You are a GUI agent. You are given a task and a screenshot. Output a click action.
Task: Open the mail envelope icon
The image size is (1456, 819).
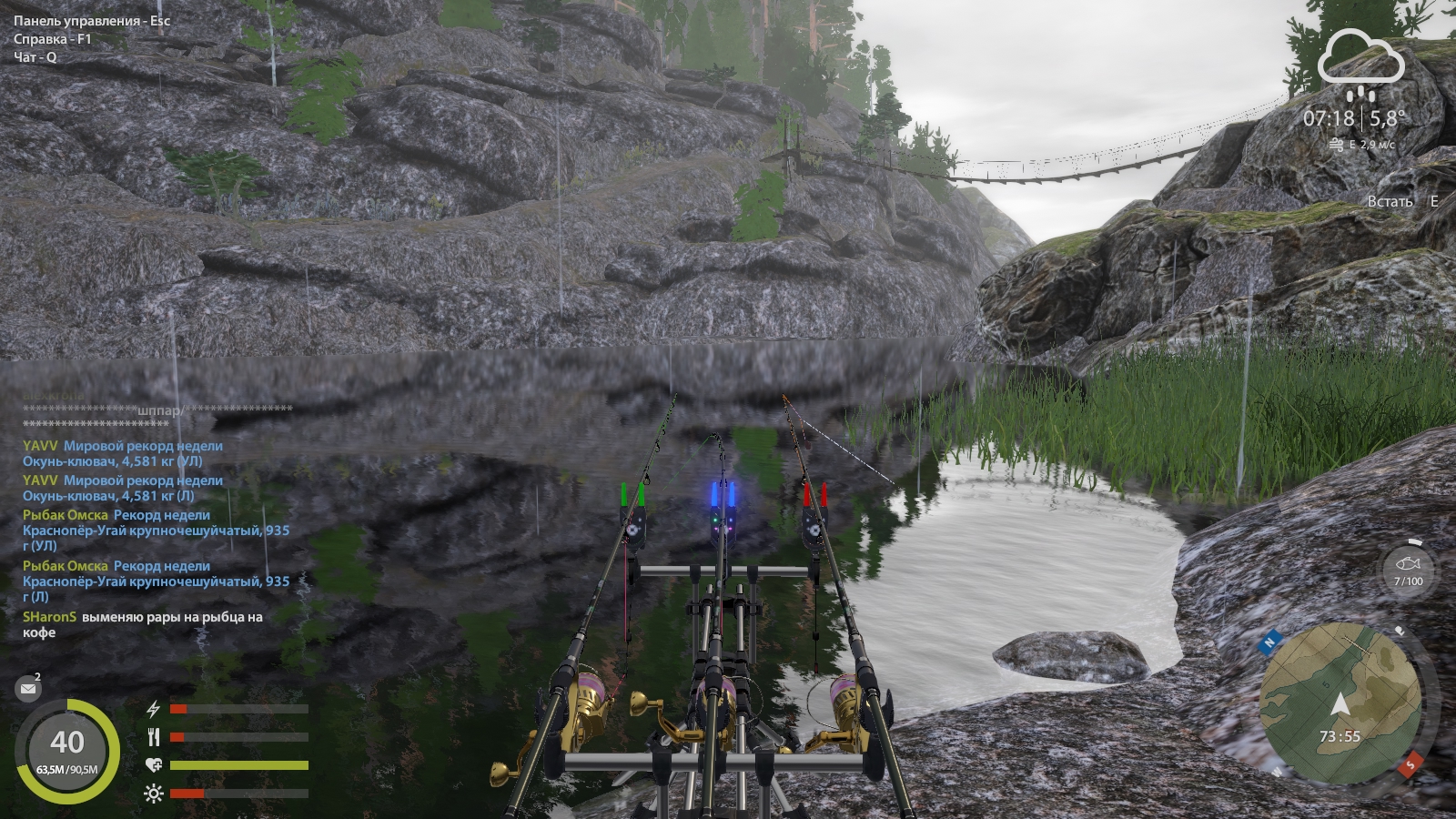(28, 689)
